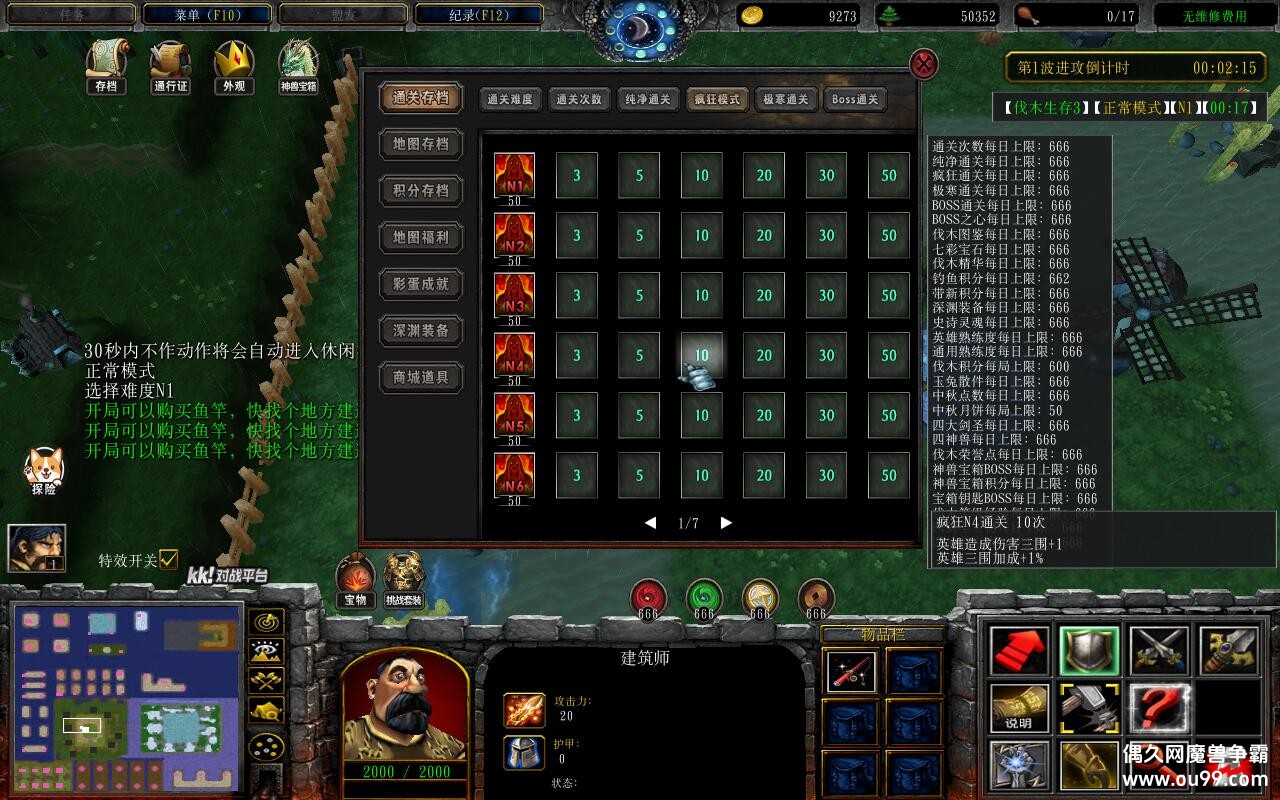Open the 商城道具 section
This screenshot has height=800, width=1280.
pos(421,377)
